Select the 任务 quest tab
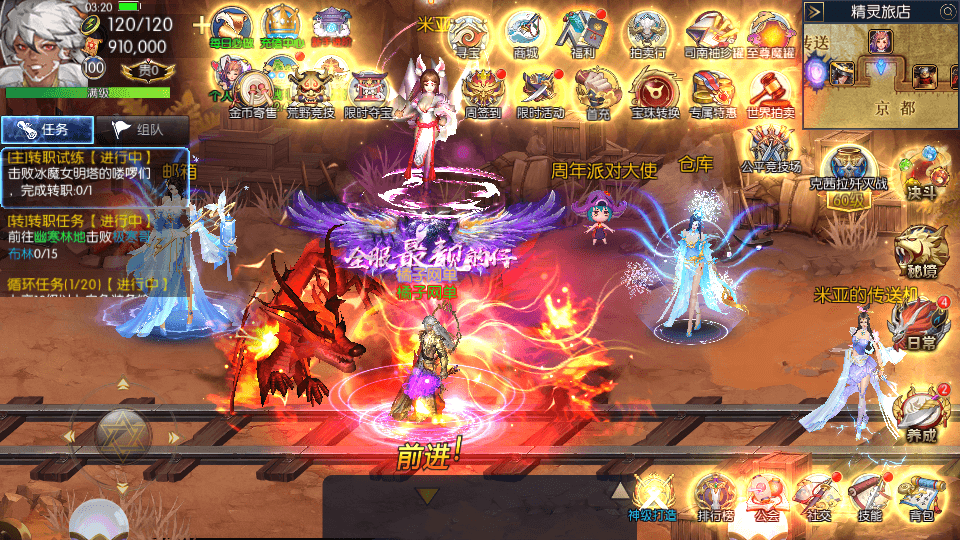The width and height of the screenshot is (960, 540). coord(47,129)
